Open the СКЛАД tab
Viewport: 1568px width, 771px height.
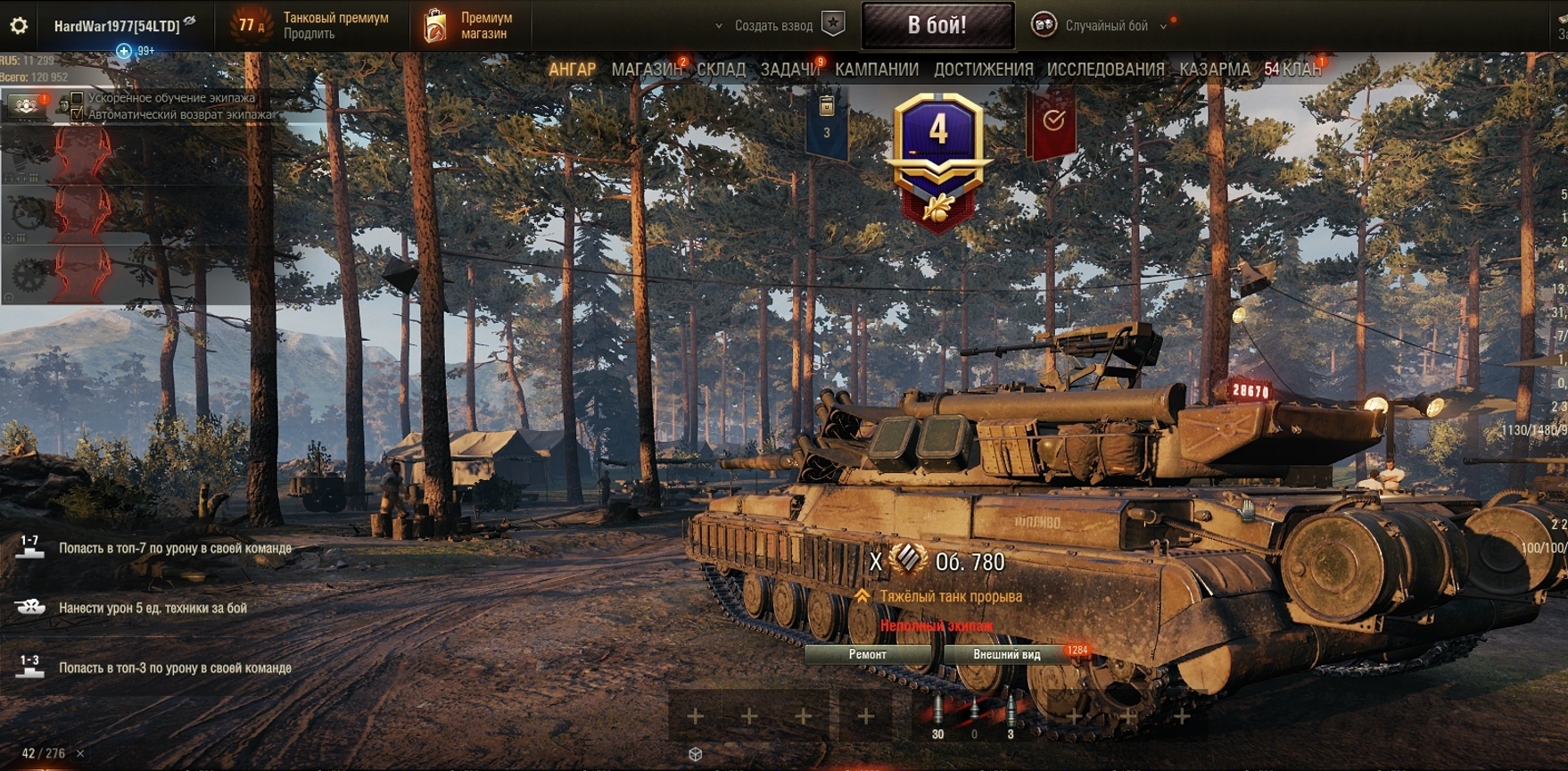721,70
